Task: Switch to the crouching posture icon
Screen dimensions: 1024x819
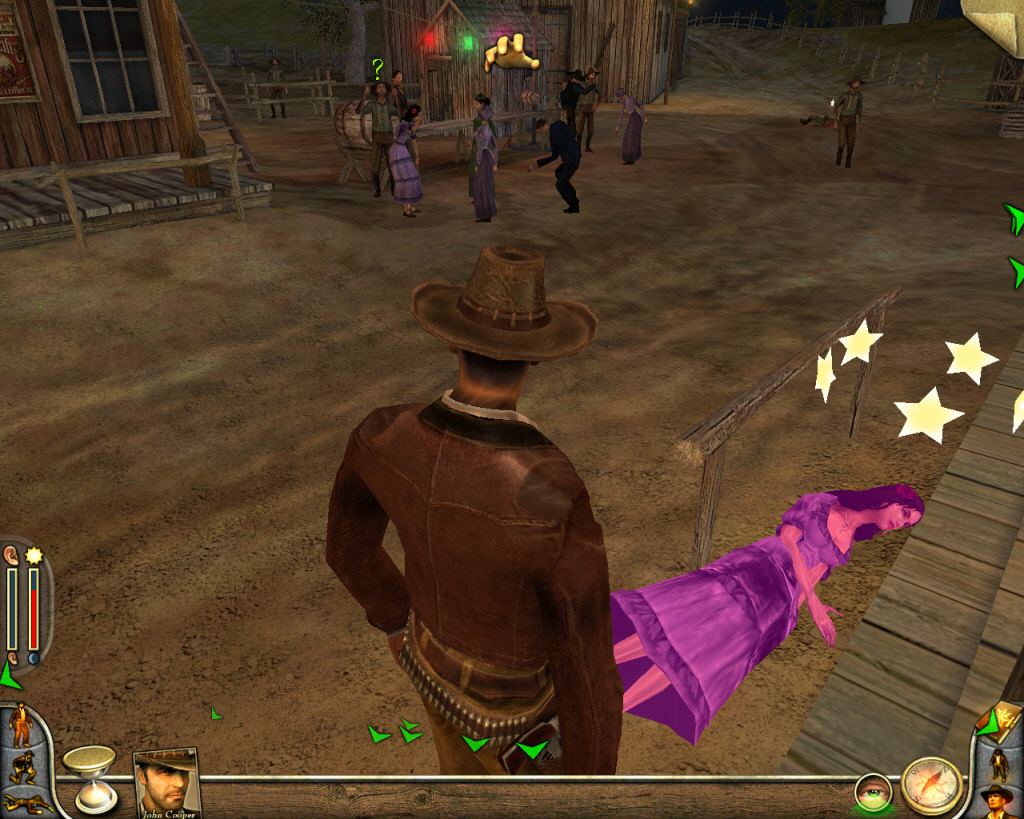Action: click(21, 767)
